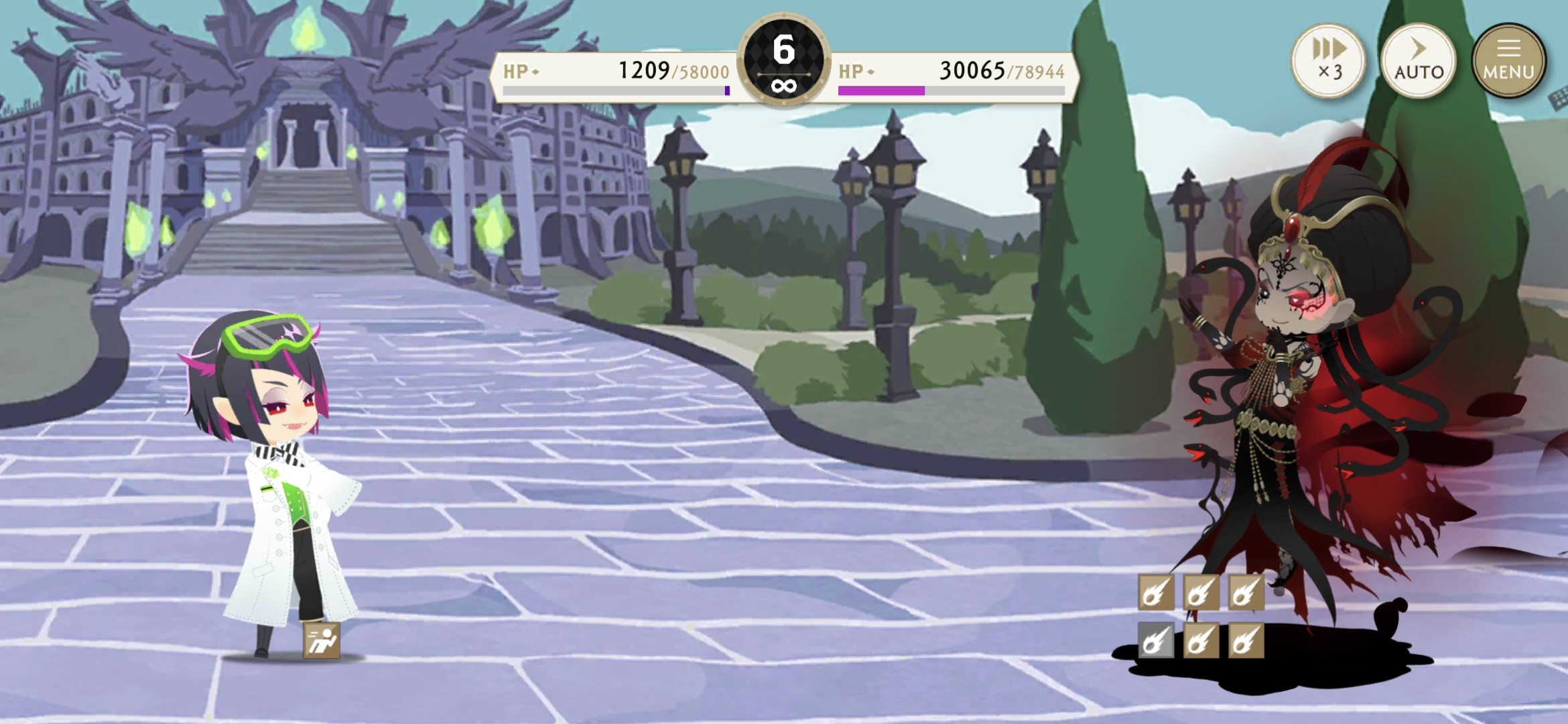
Task: Toggle the x3 battle speed button
Action: coord(1329,60)
